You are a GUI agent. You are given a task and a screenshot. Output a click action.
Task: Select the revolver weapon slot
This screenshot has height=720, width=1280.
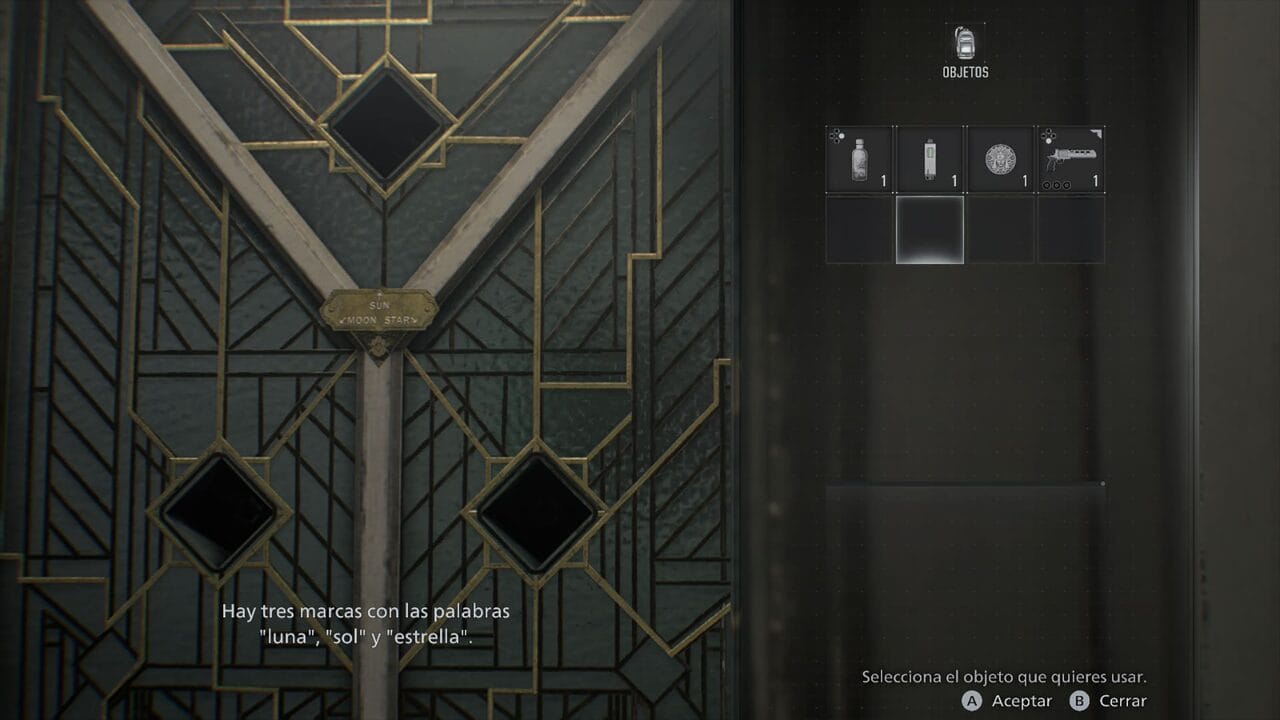1070,159
